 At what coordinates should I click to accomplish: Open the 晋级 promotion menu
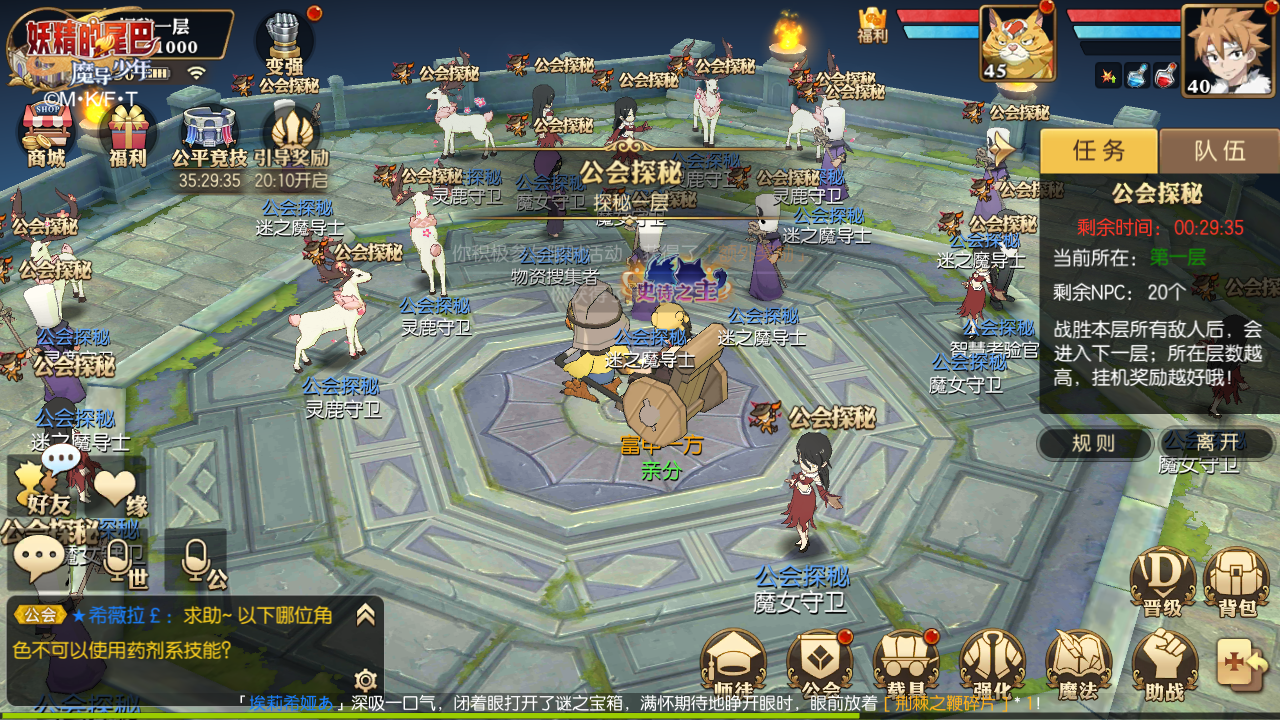tap(1162, 583)
